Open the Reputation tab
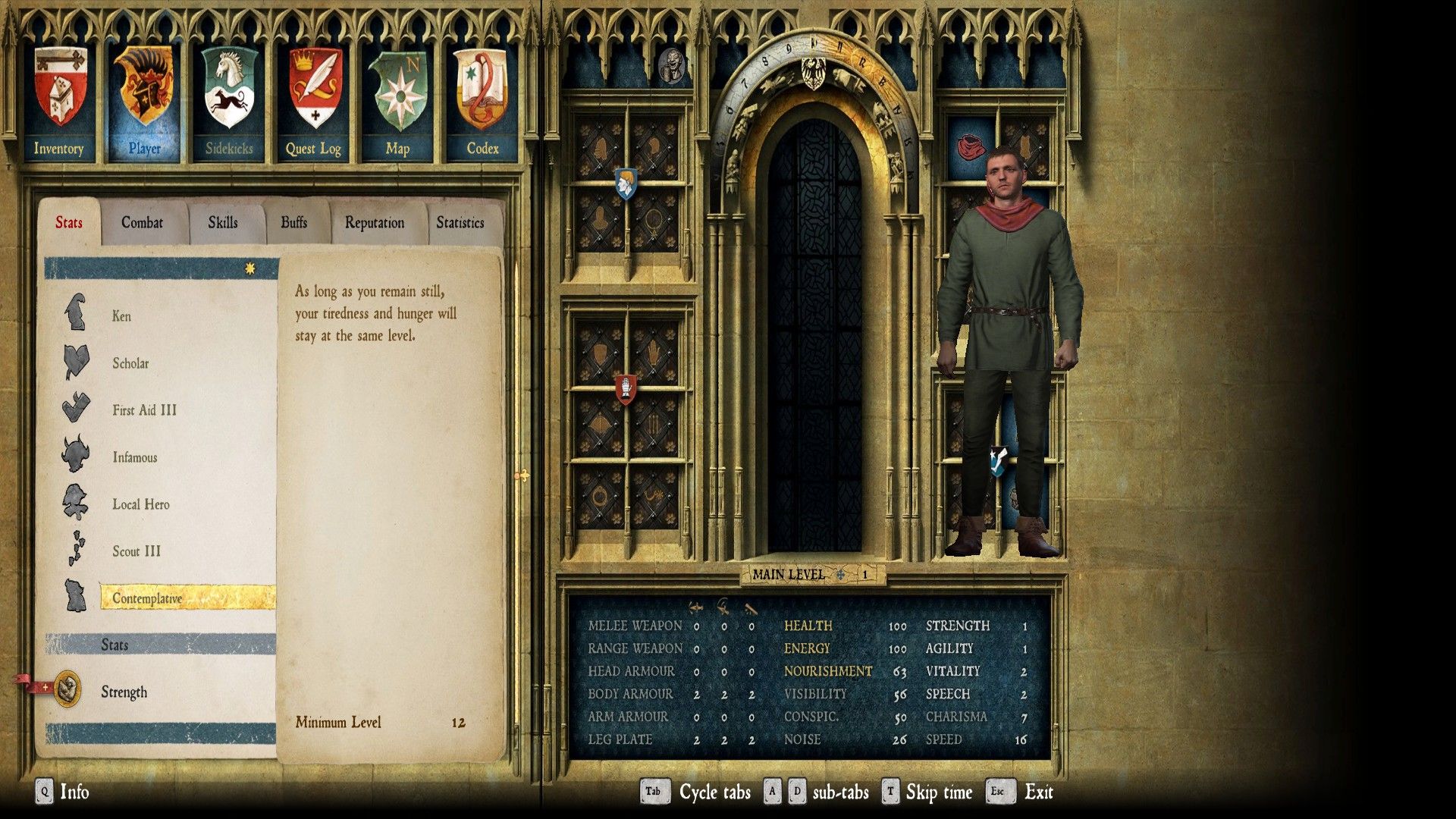 pyautogui.click(x=375, y=222)
